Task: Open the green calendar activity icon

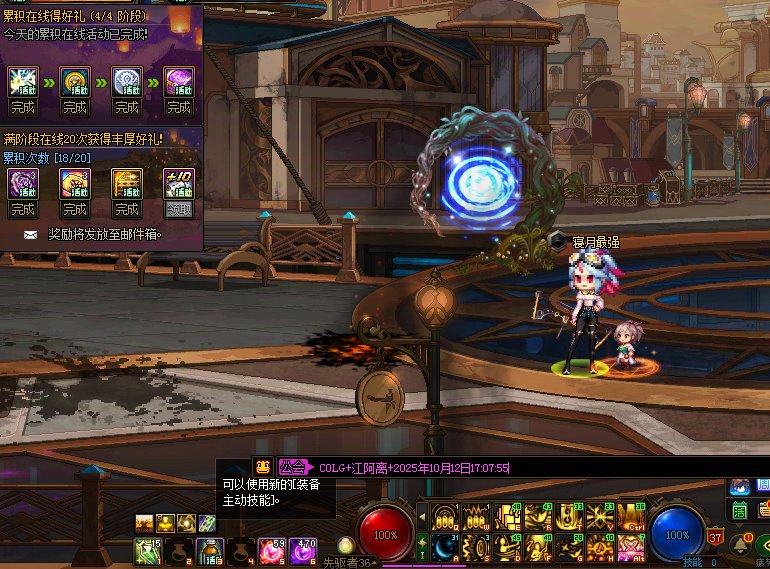Action: (739, 510)
